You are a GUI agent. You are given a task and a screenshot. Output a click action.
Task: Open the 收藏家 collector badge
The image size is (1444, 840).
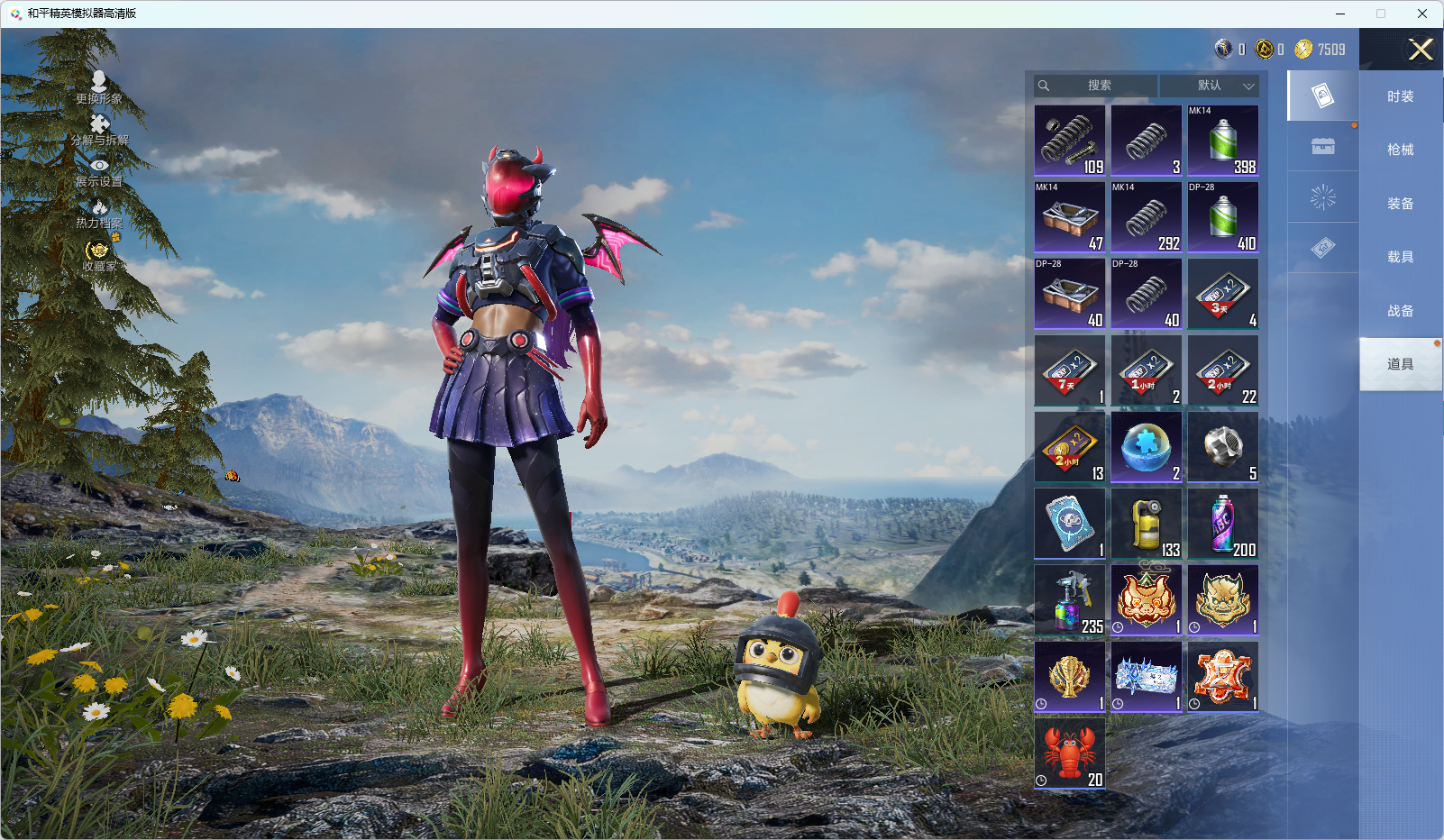coord(99,255)
